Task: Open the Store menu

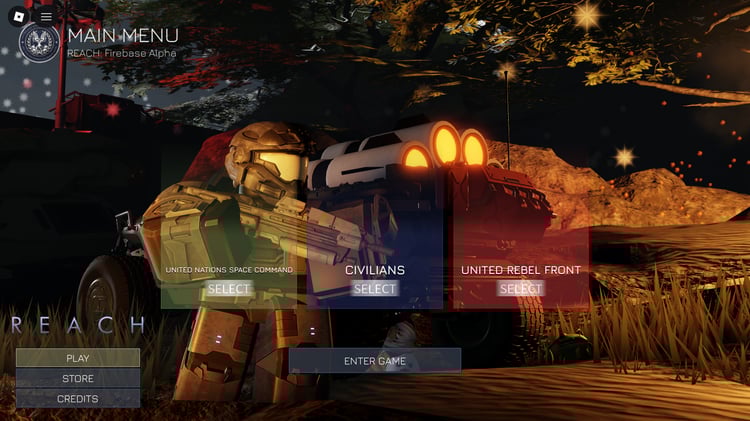Action: click(x=78, y=378)
